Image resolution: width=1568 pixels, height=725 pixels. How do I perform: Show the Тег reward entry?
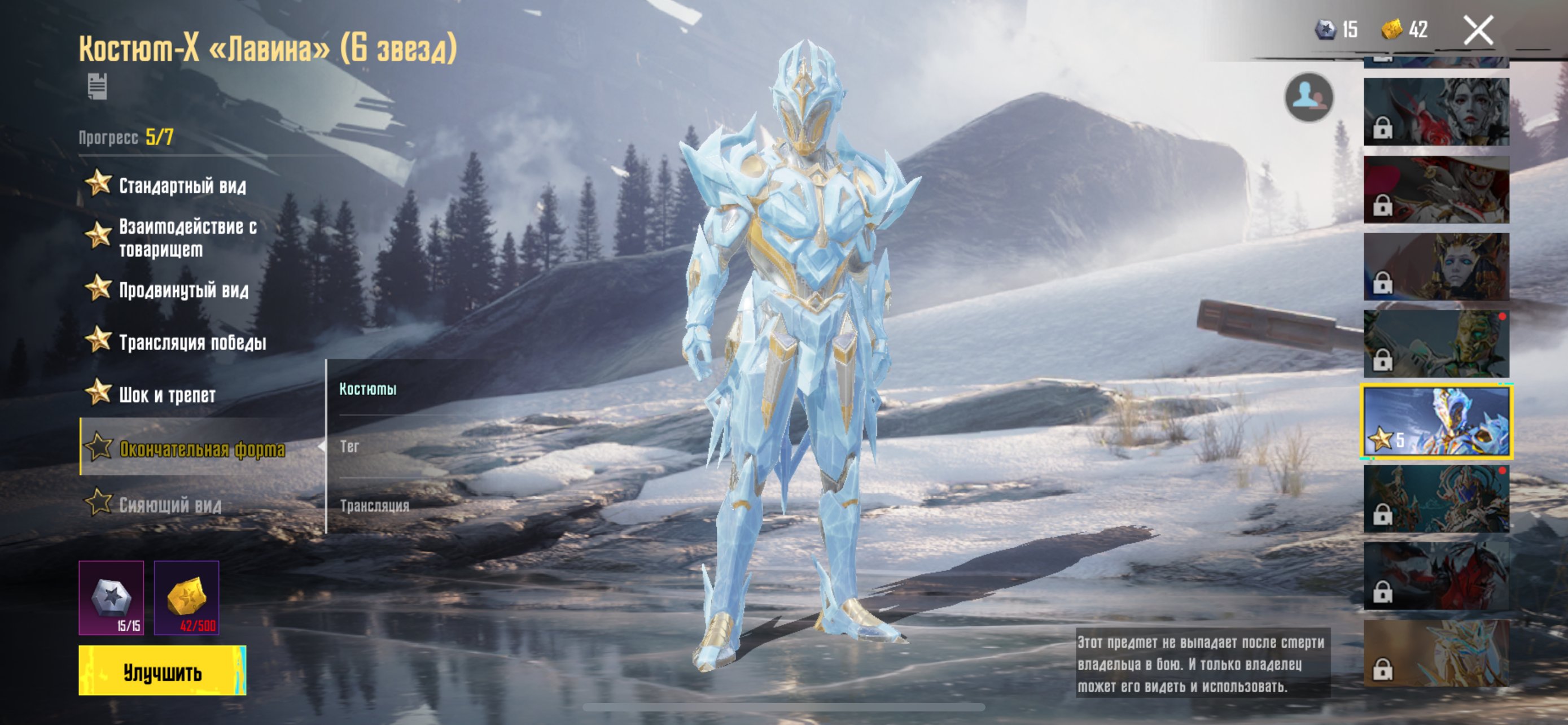[349, 446]
